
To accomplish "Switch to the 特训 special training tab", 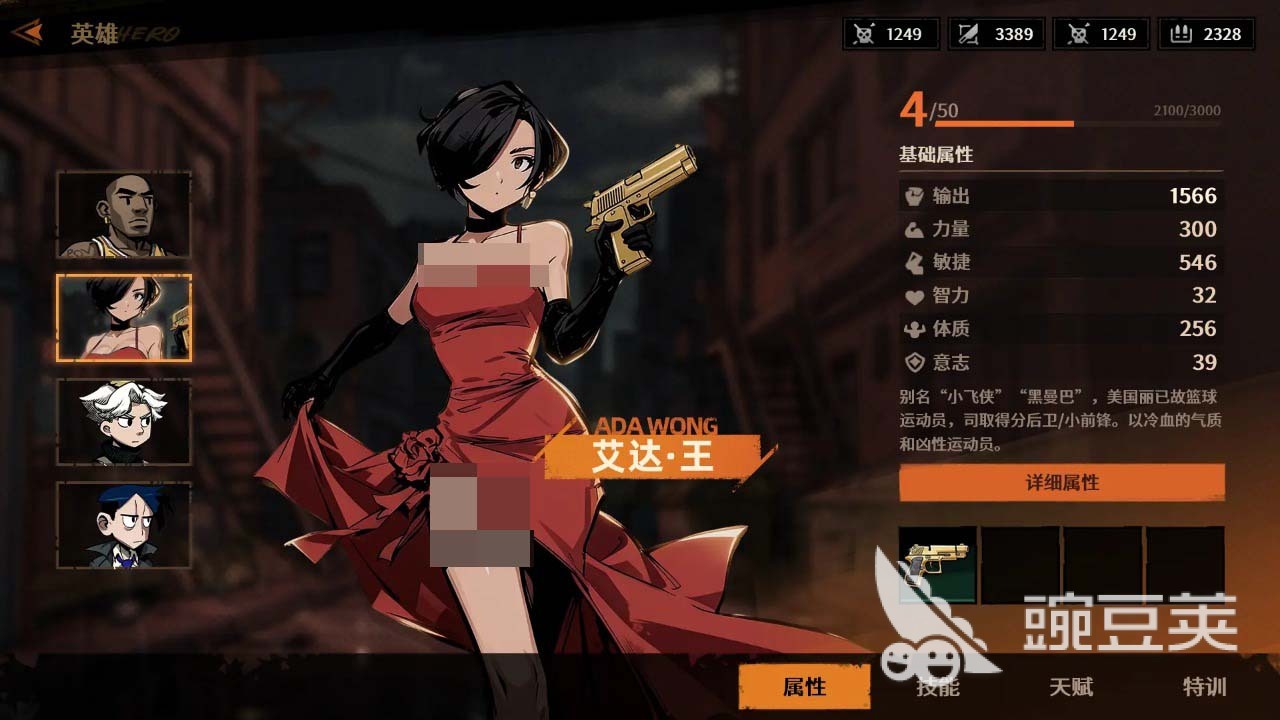I will point(1204,687).
